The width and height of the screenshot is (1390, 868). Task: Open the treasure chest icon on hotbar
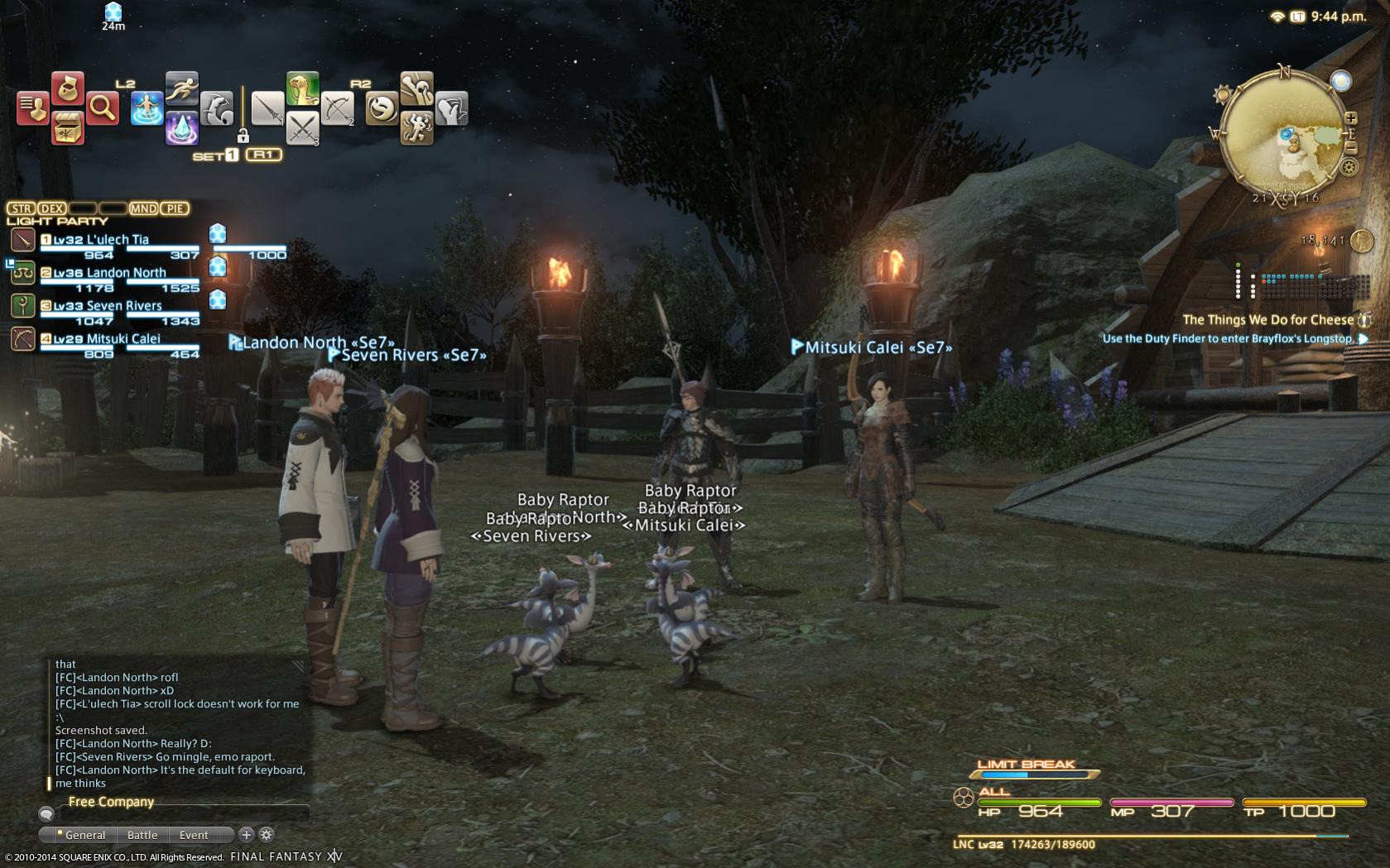coord(68,128)
